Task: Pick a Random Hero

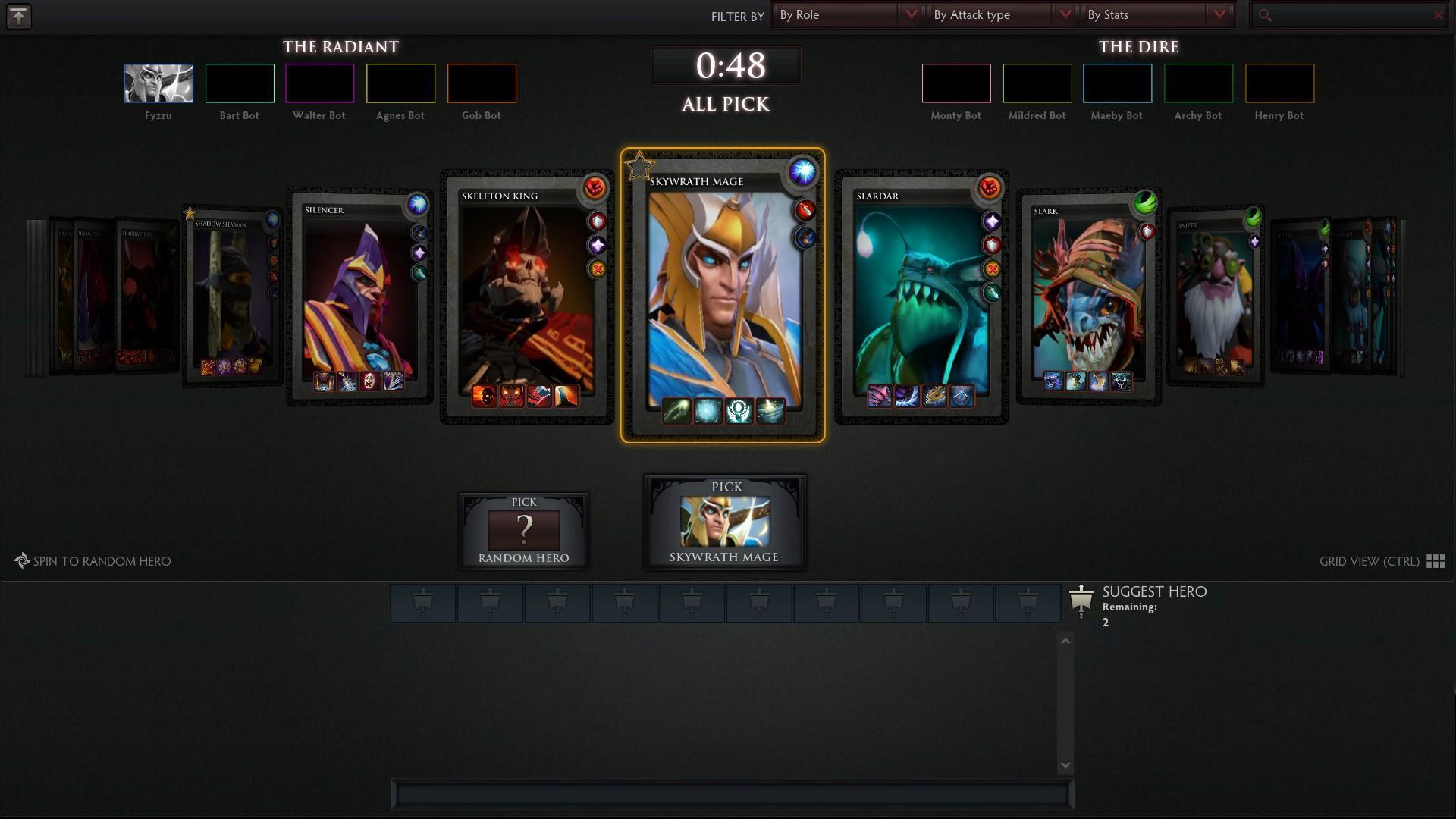Action: point(523,531)
